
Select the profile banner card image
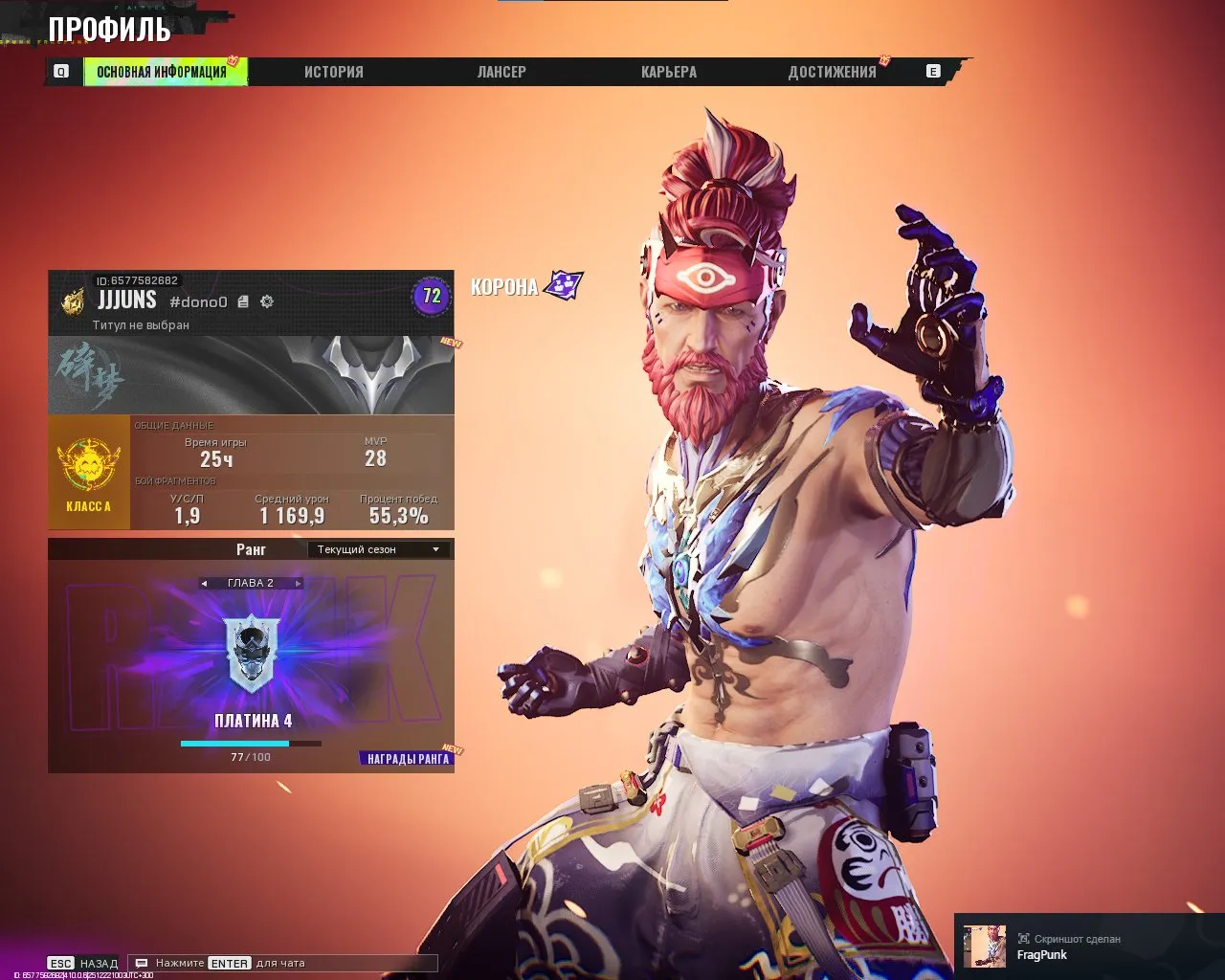(x=251, y=374)
